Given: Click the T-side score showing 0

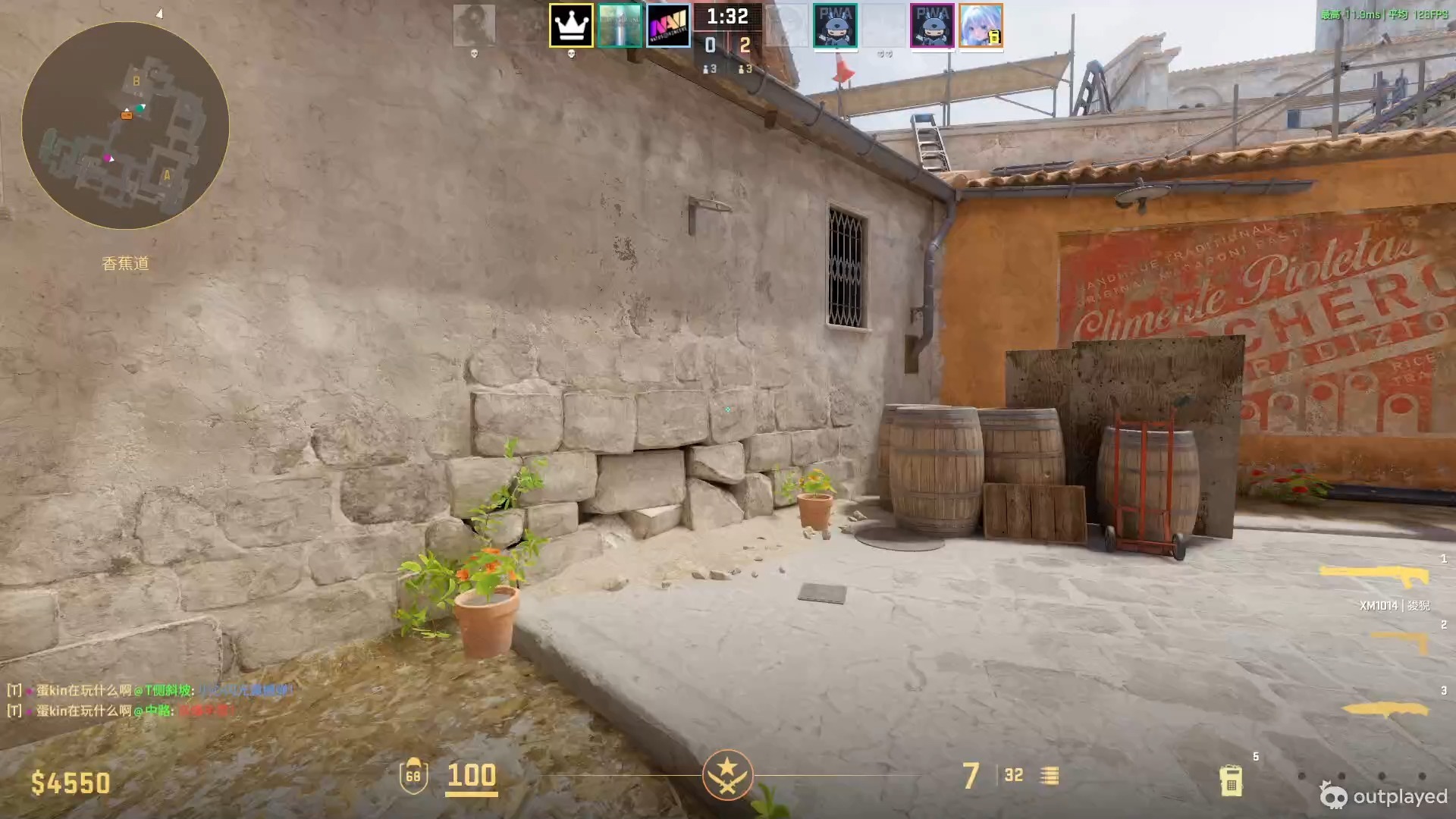Looking at the screenshot, I should (710, 45).
